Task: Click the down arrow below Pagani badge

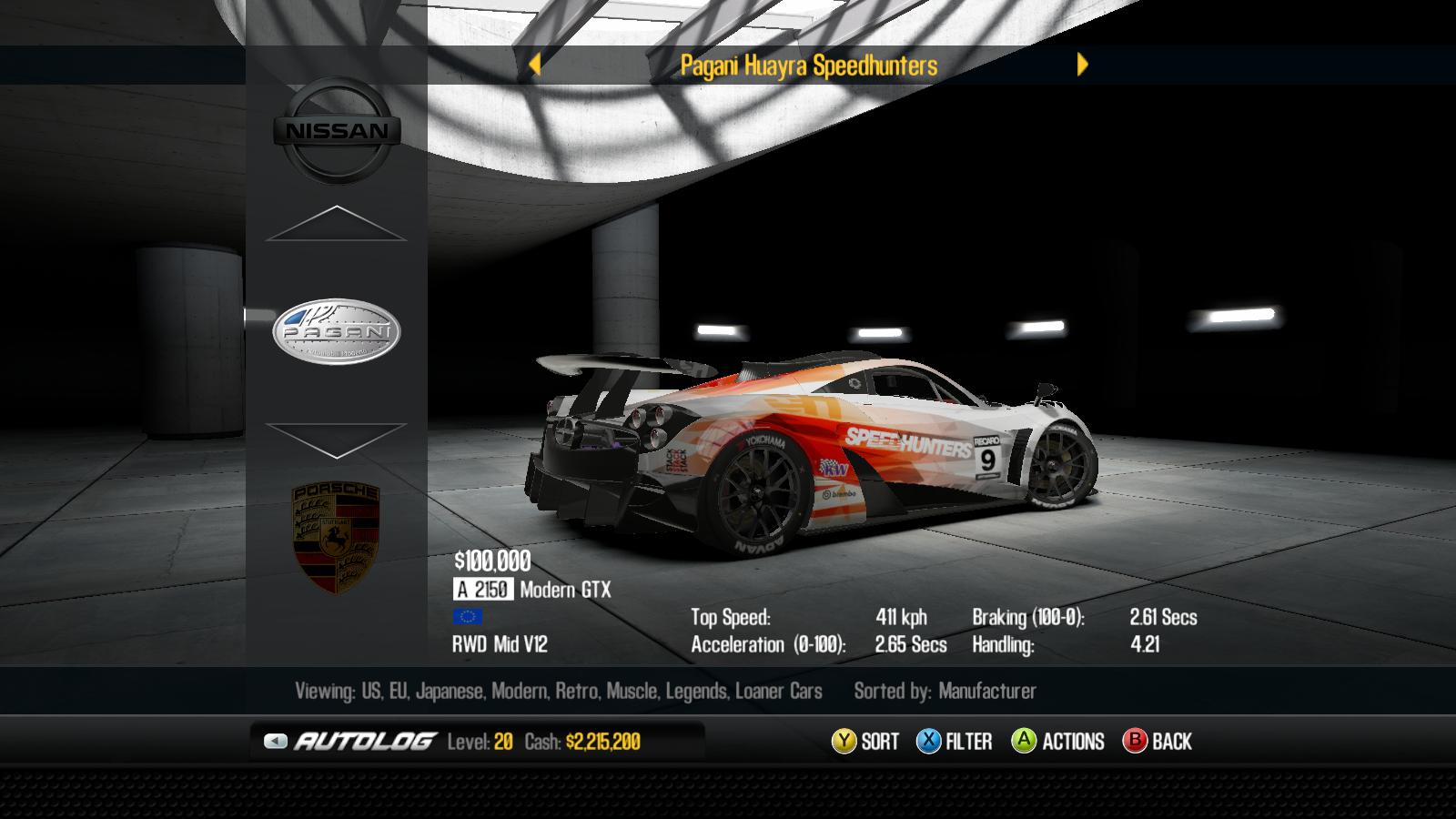Action: (336, 440)
